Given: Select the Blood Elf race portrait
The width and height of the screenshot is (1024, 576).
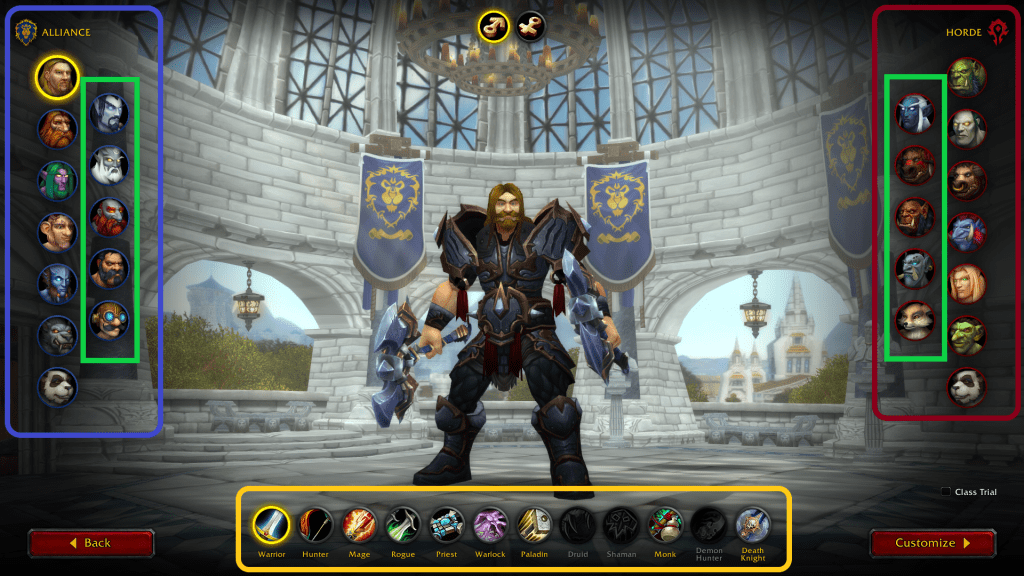Looking at the screenshot, I should pos(967,284).
